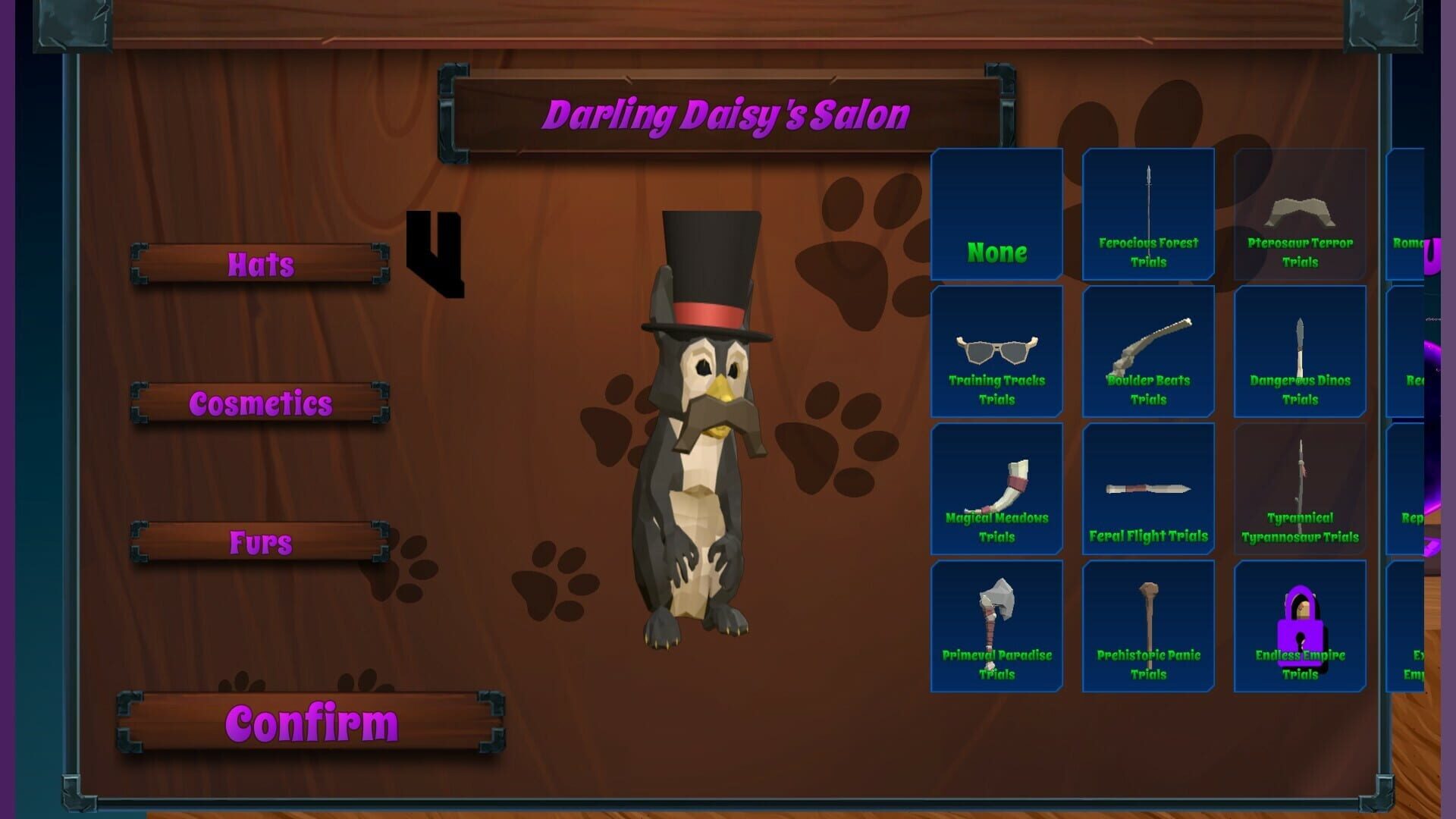Choose the Training Tracks Trials sunglasses
The height and width of the screenshot is (819, 1456).
996,353
